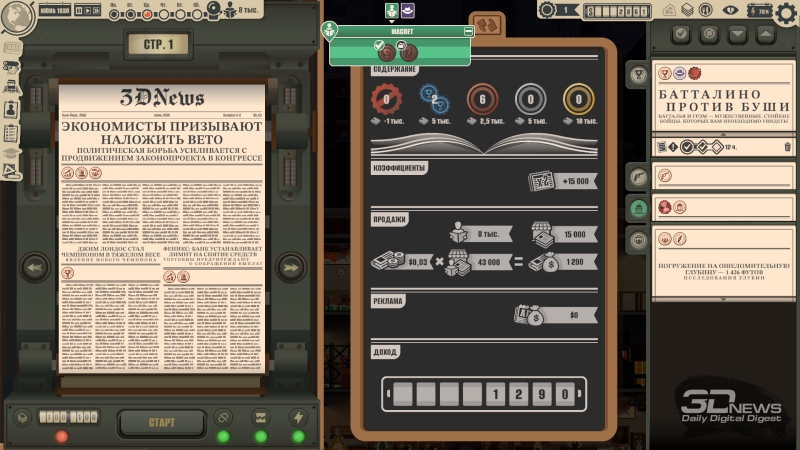
Task: Start printing with the СТАРТ button
Action: tap(161, 421)
